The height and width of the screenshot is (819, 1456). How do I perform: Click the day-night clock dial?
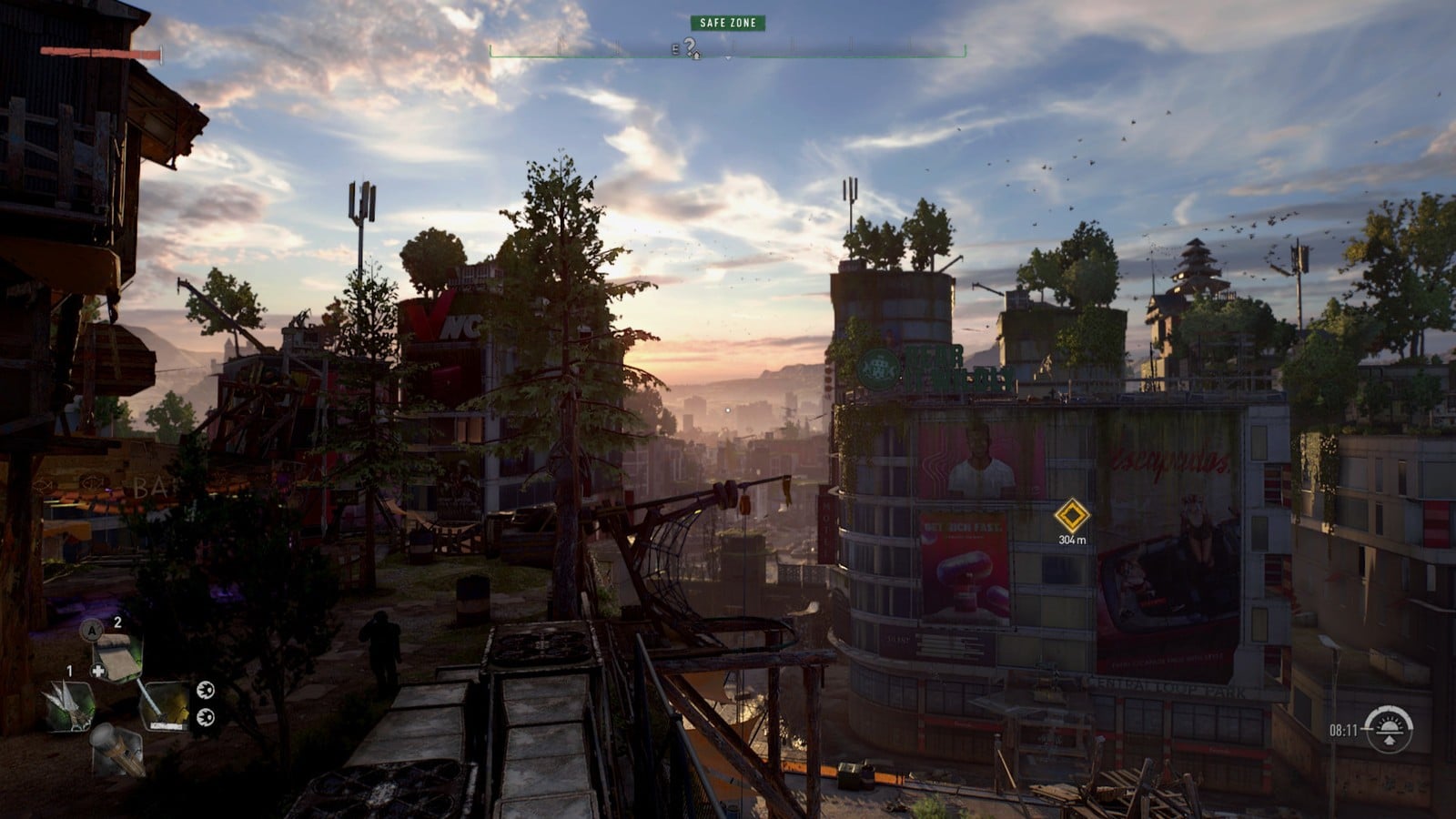(x=1389, y=729)
